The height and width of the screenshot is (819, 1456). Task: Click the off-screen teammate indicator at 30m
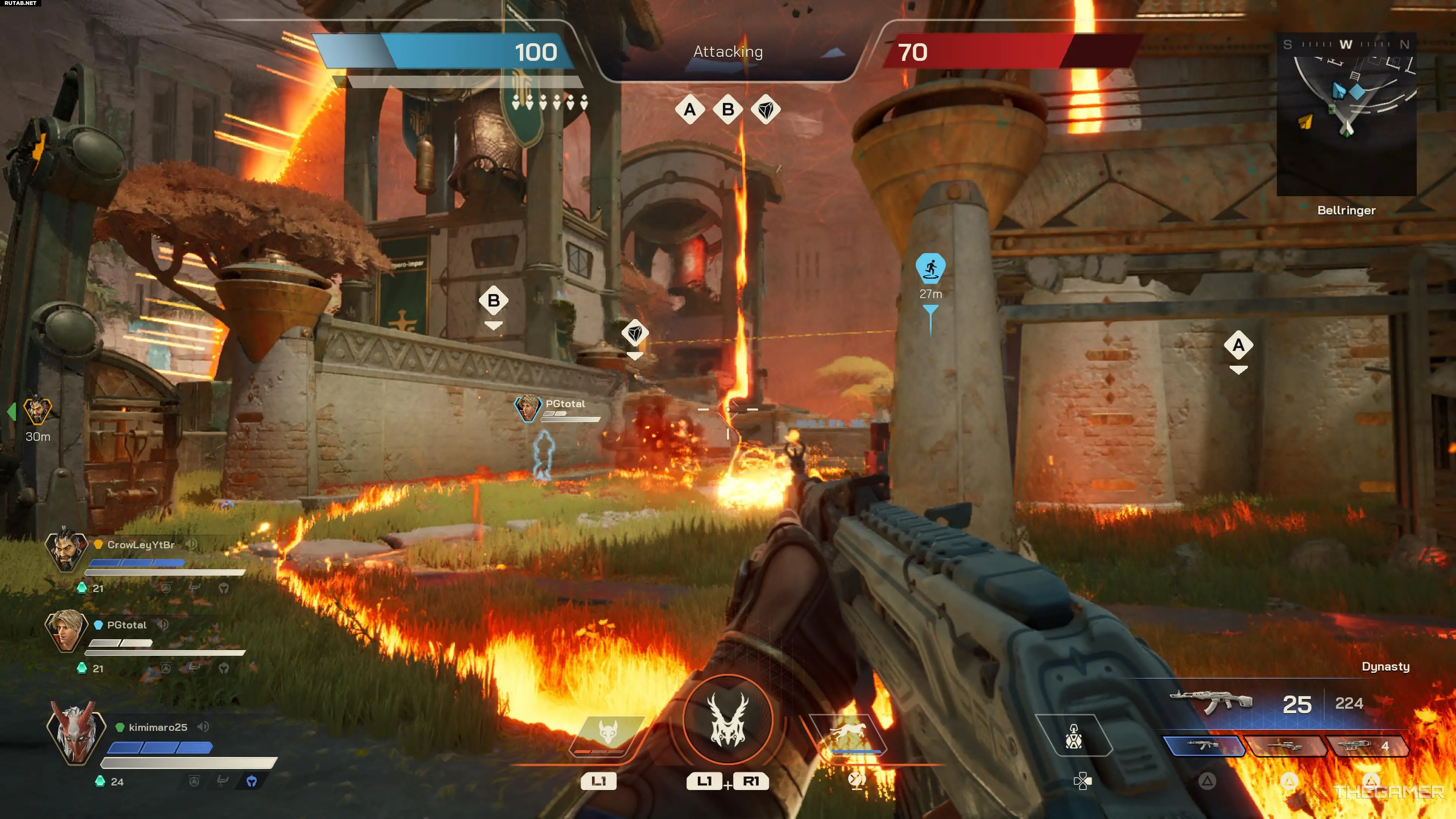[x=37, y=411]
